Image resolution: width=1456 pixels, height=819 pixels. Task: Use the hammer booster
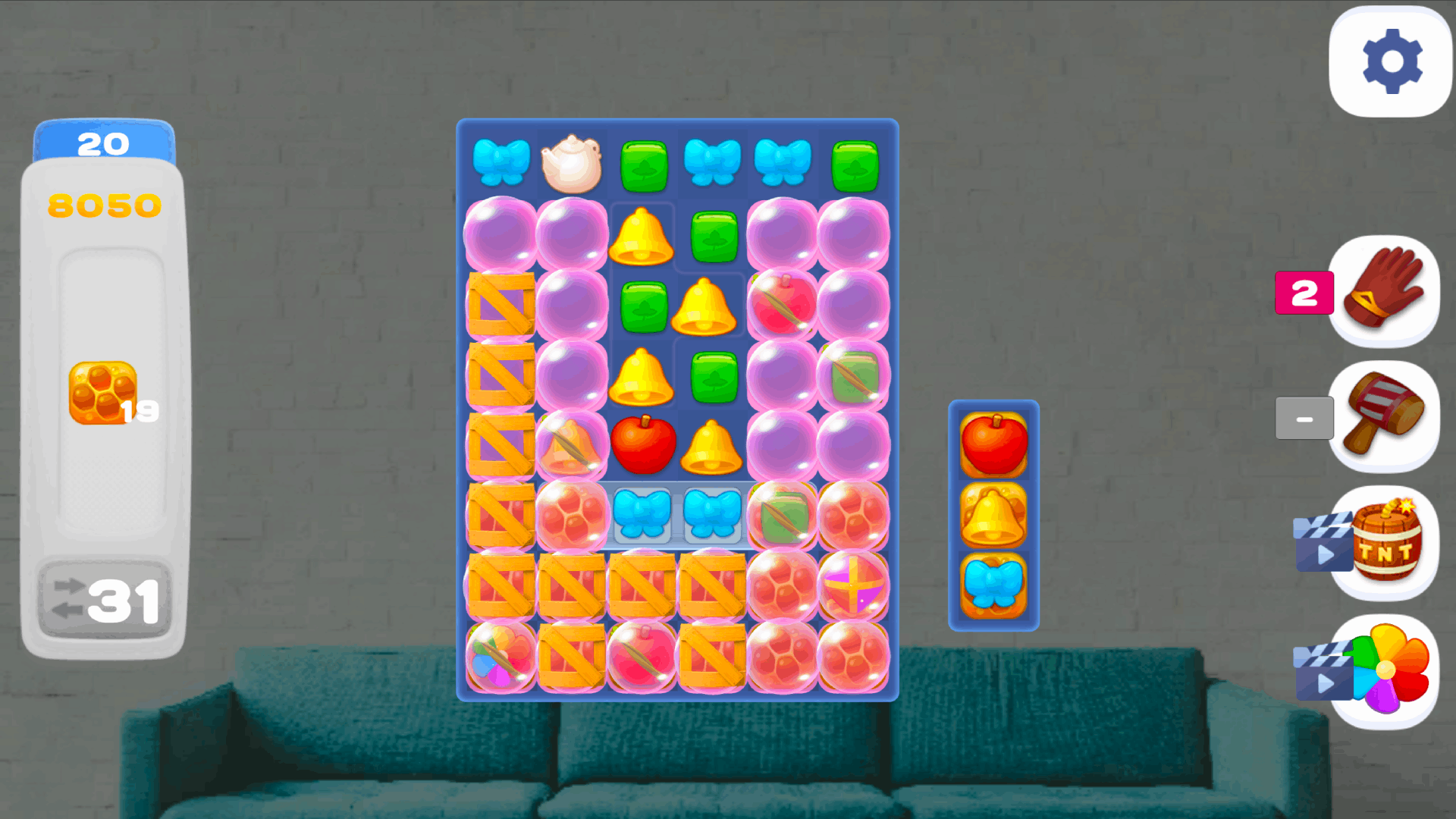click(1384, 418)
